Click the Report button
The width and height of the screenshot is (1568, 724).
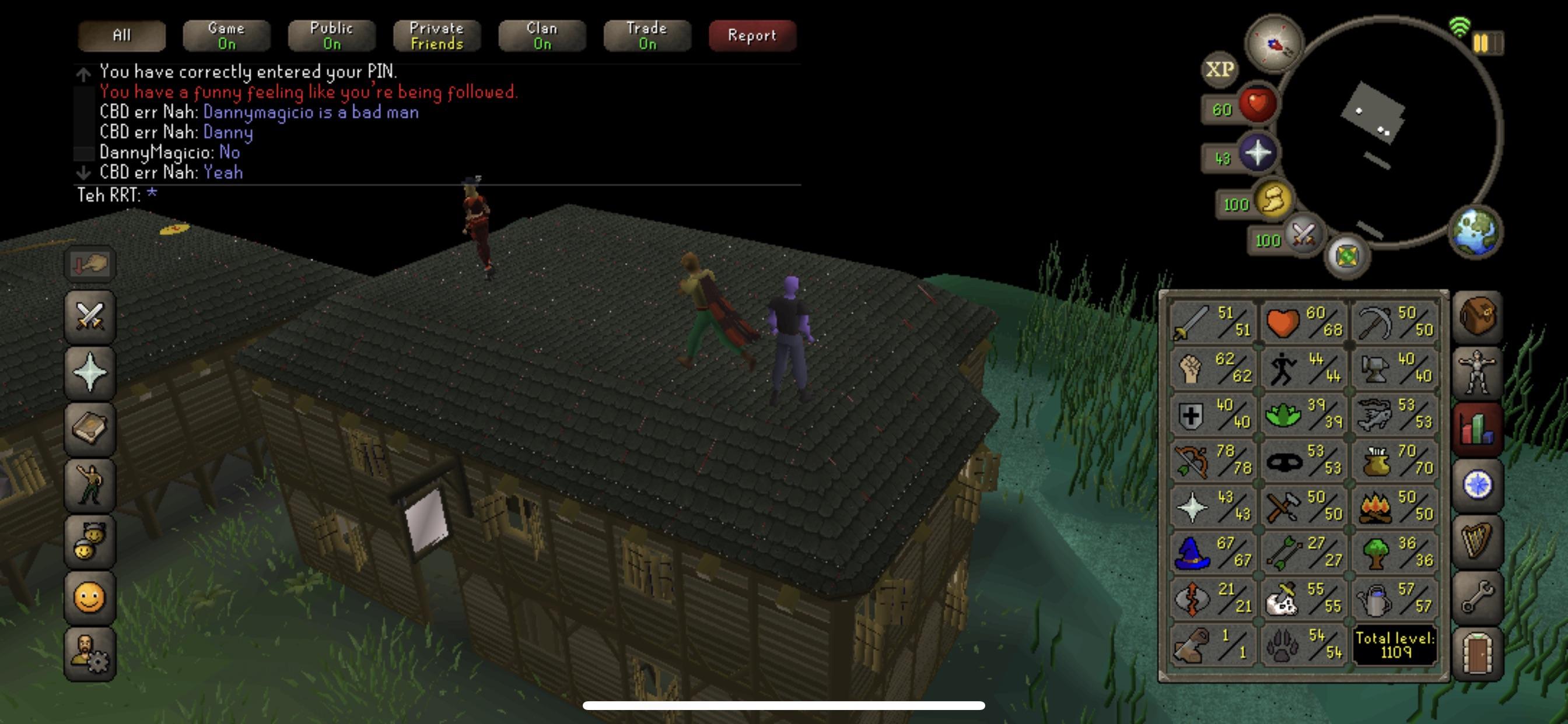[752, 36]
